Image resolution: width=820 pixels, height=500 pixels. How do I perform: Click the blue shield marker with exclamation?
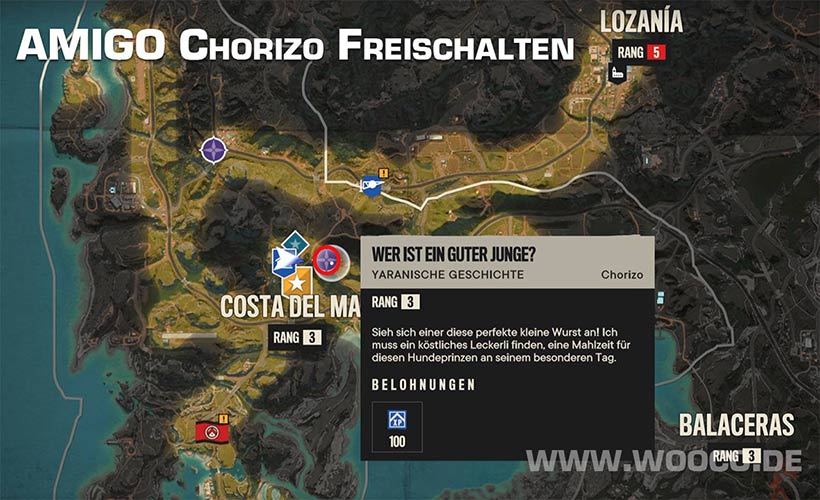pos(372,186)
